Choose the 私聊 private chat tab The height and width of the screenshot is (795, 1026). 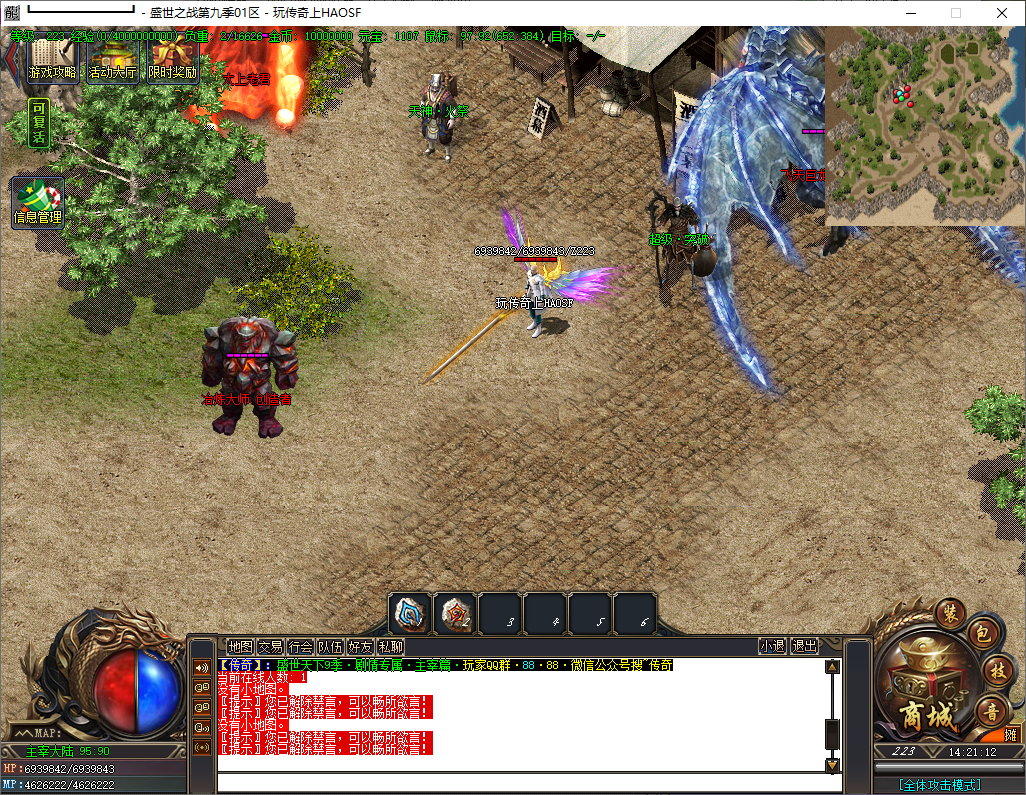point(390,647)
